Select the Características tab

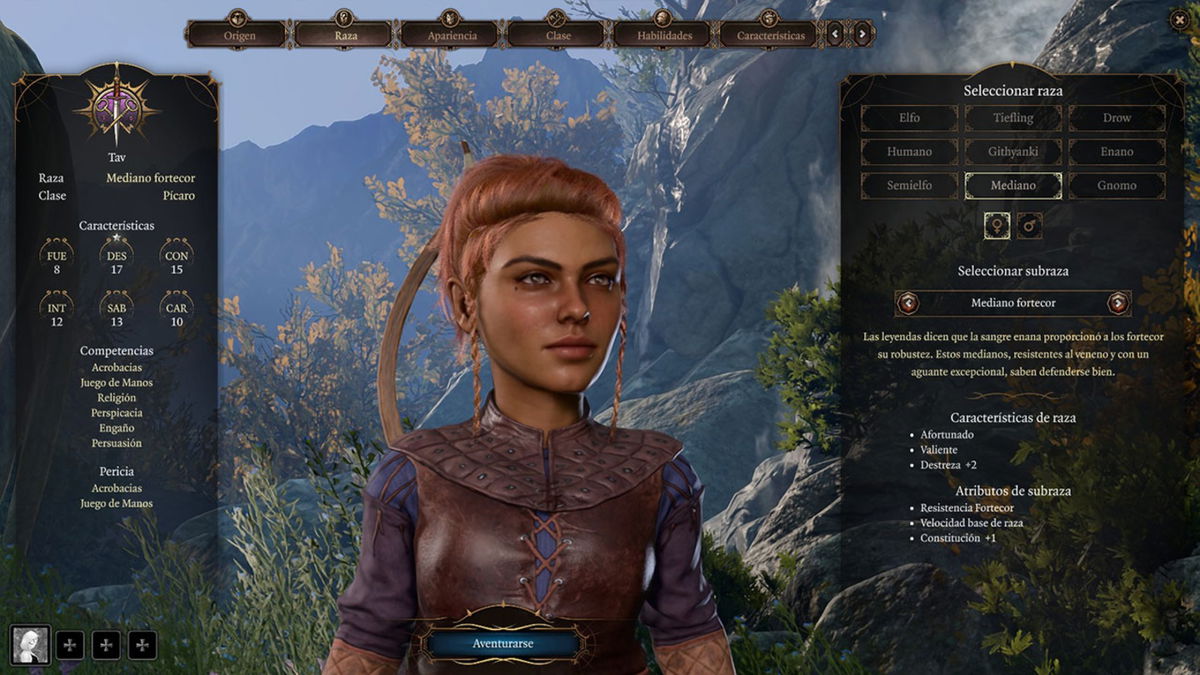pyautogui.click(x=770, y=35)
